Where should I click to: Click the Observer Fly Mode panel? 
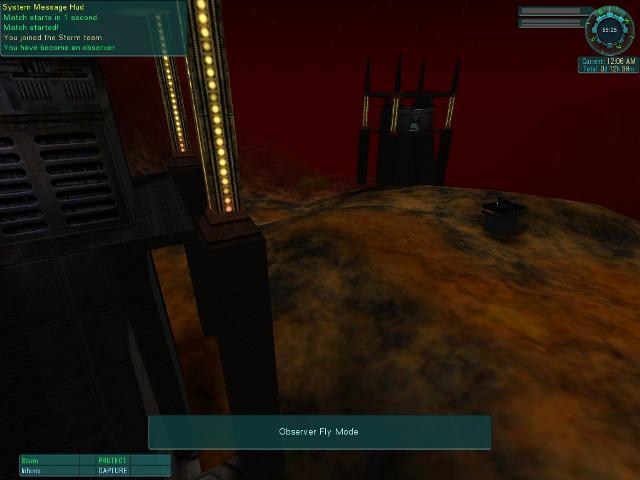(319, 432)
